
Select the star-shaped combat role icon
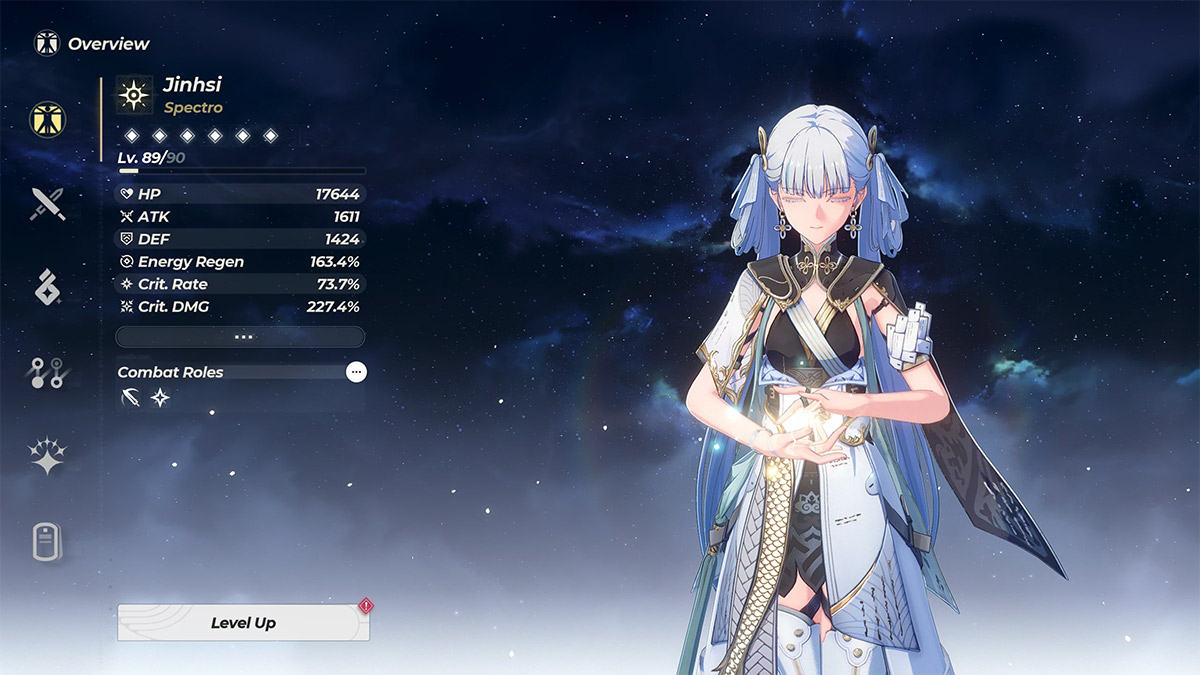point(160,399)
